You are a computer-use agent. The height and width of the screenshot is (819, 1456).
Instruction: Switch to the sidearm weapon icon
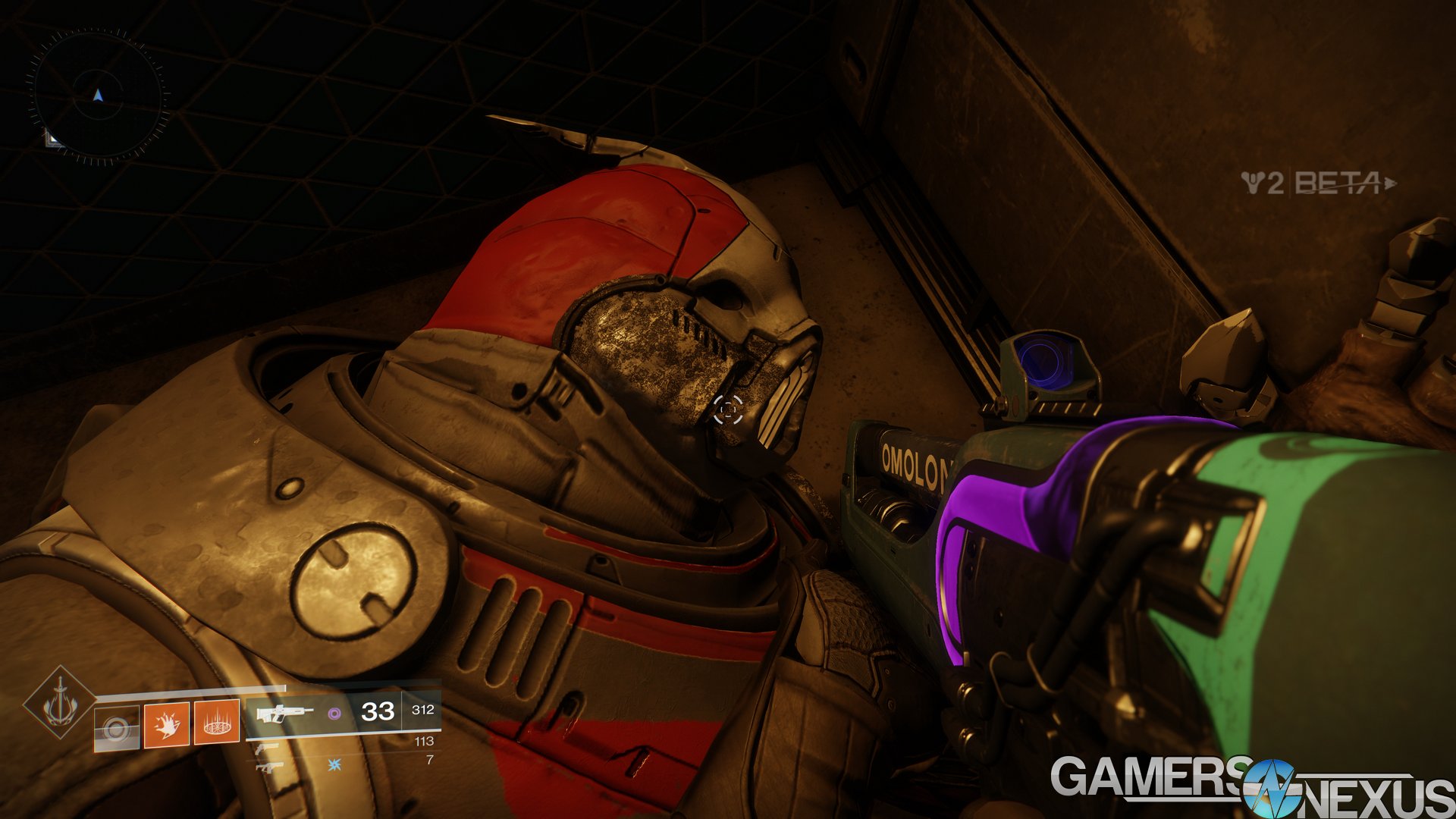[267, 749]
